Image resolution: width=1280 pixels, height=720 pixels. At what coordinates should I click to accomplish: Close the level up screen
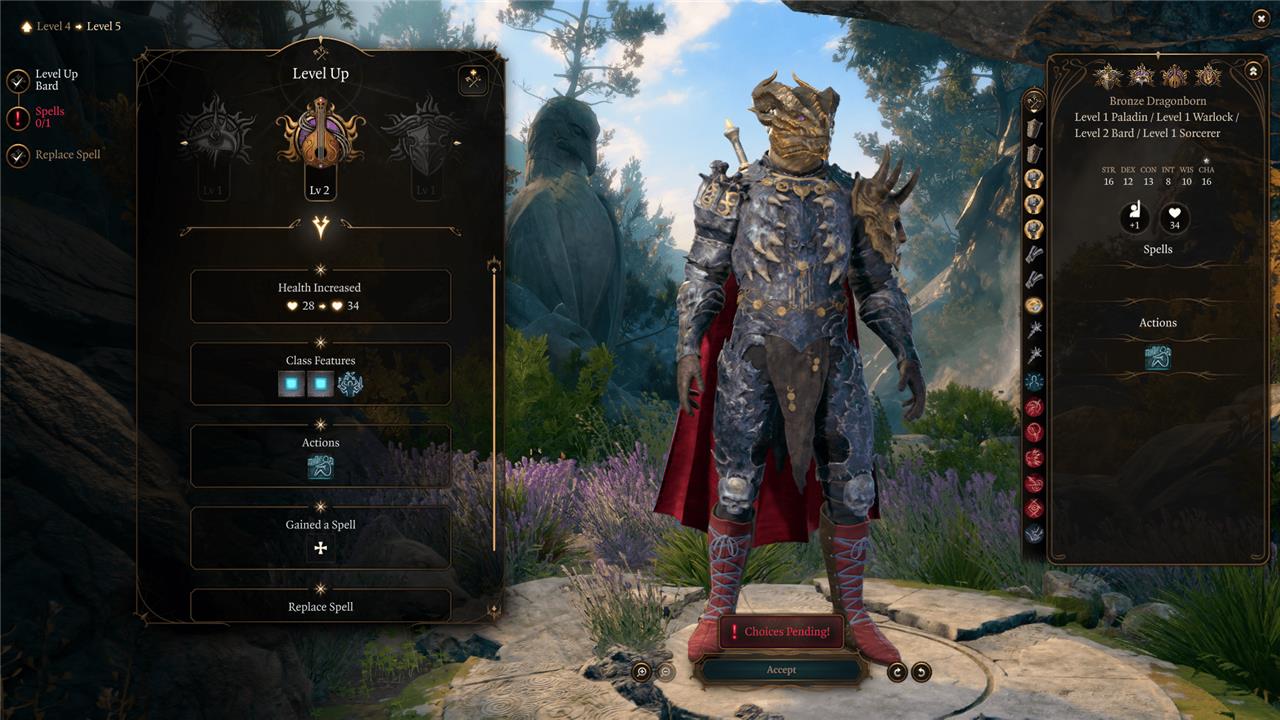click(1259, 18)
